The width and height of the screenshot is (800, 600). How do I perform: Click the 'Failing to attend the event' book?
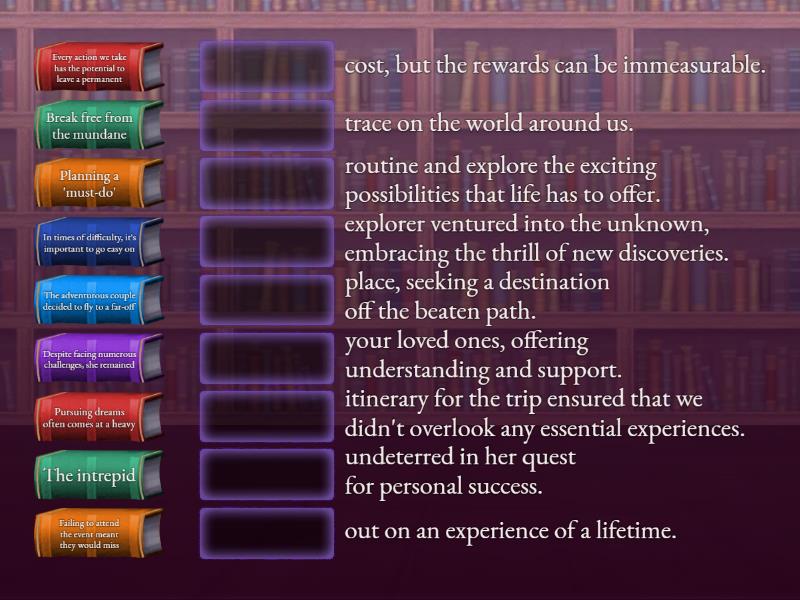95,533
